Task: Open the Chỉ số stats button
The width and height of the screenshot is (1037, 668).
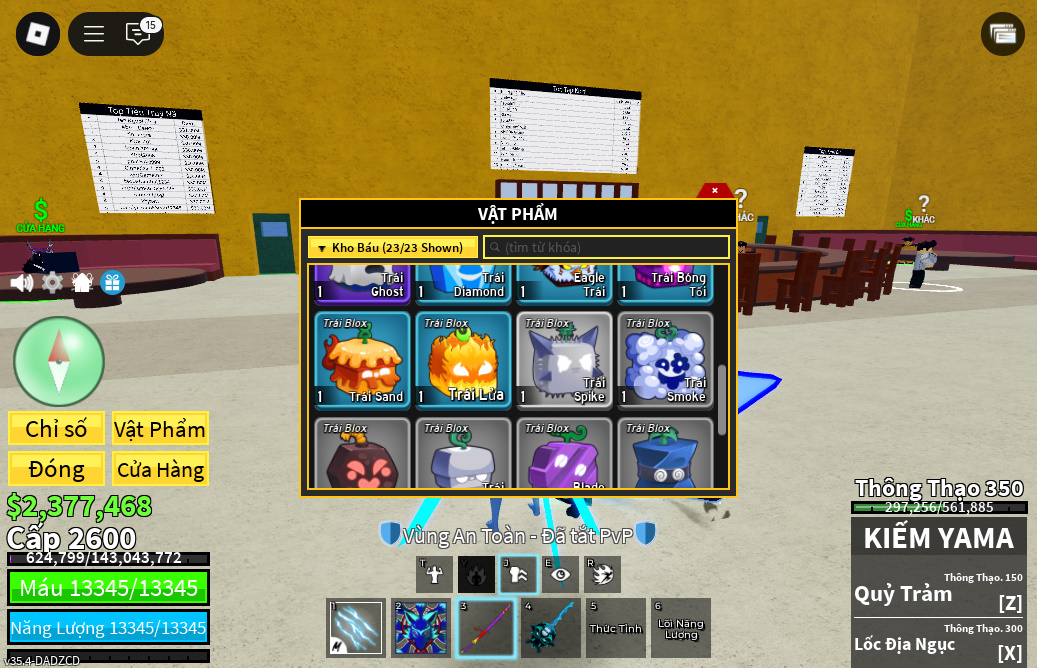Action: 56,429
